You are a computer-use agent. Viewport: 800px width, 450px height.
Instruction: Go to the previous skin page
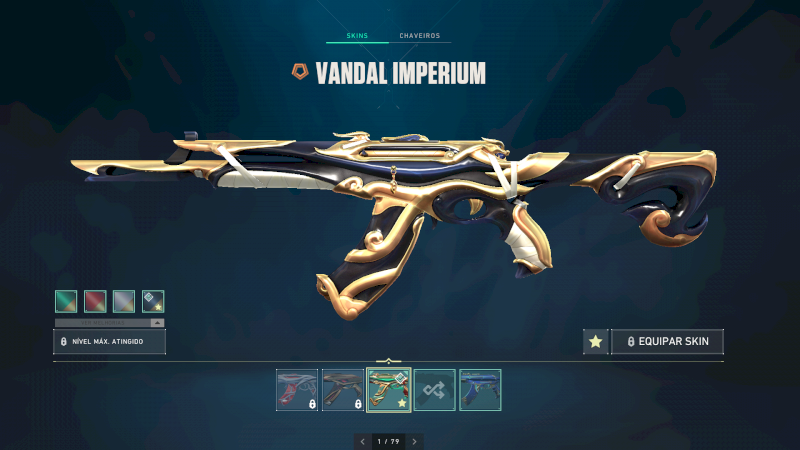pos(362,441)
